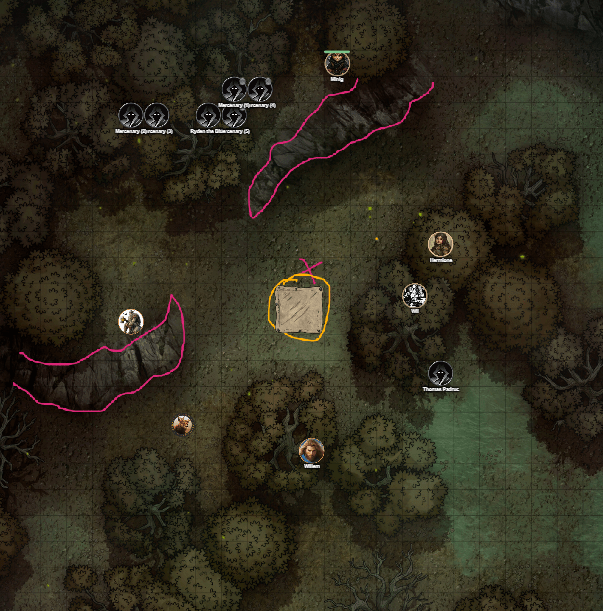Select the token with the green health bar

pyautogui.click(x=337, y=65)
